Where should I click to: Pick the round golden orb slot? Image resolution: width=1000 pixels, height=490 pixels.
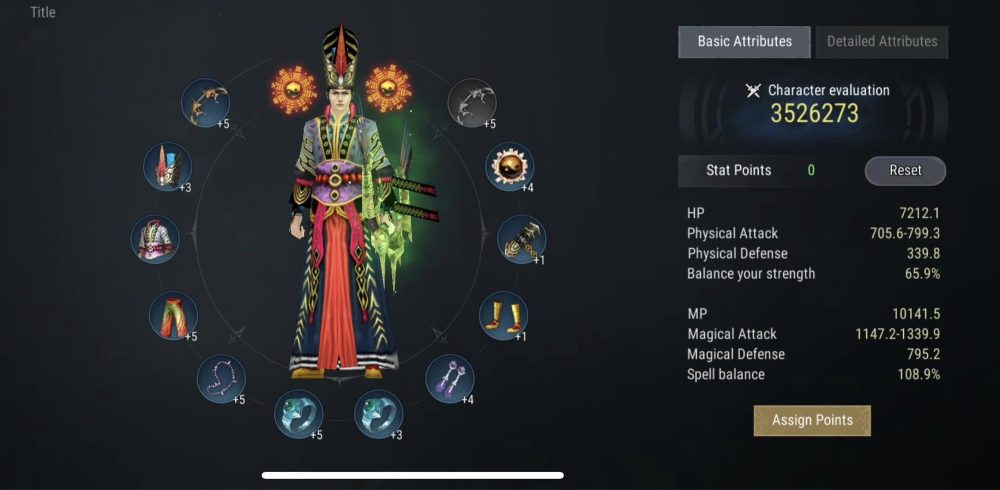pyautogui.click(x=509, y=165)
